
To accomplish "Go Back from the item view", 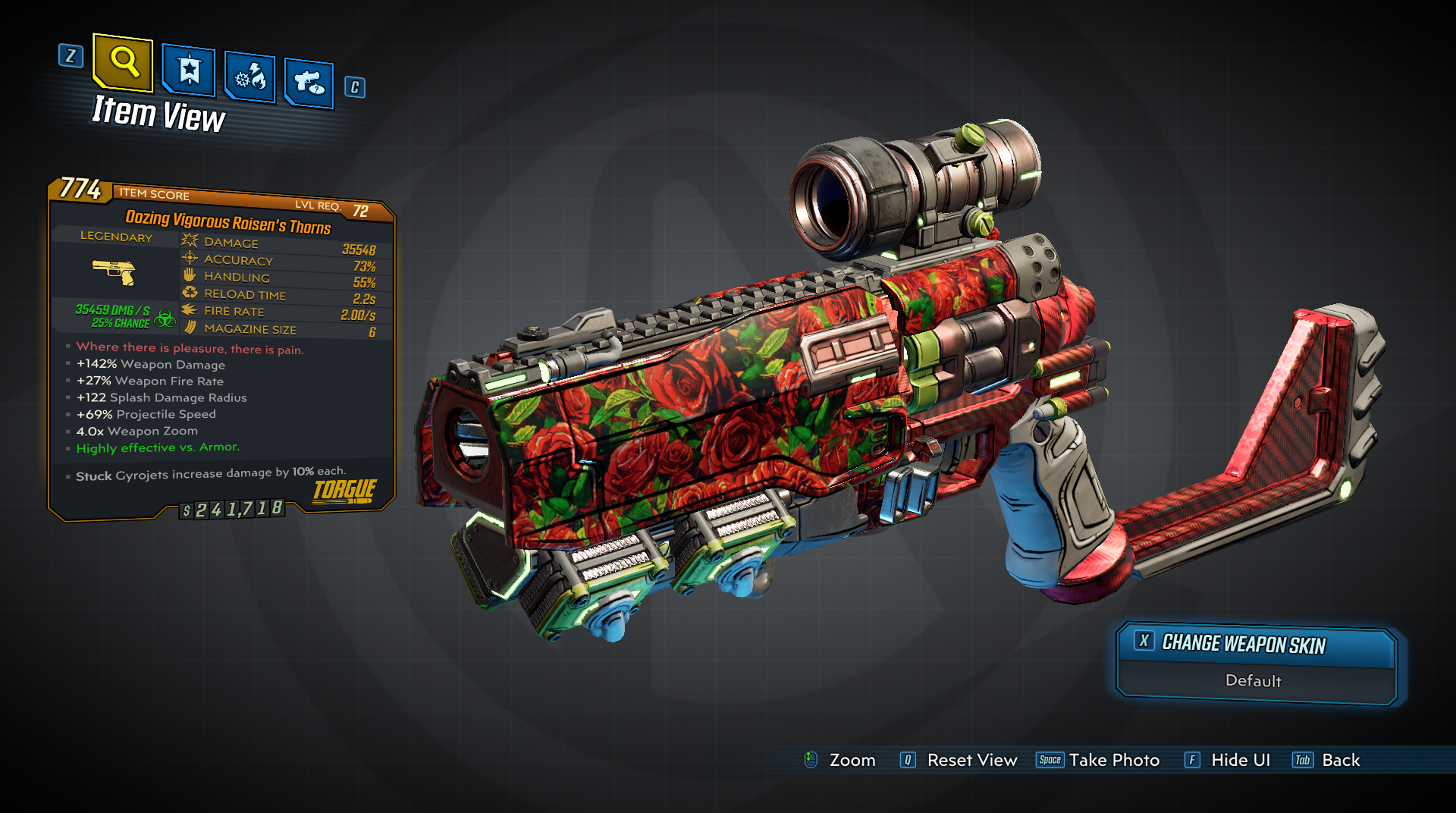I will point(1327,760).
